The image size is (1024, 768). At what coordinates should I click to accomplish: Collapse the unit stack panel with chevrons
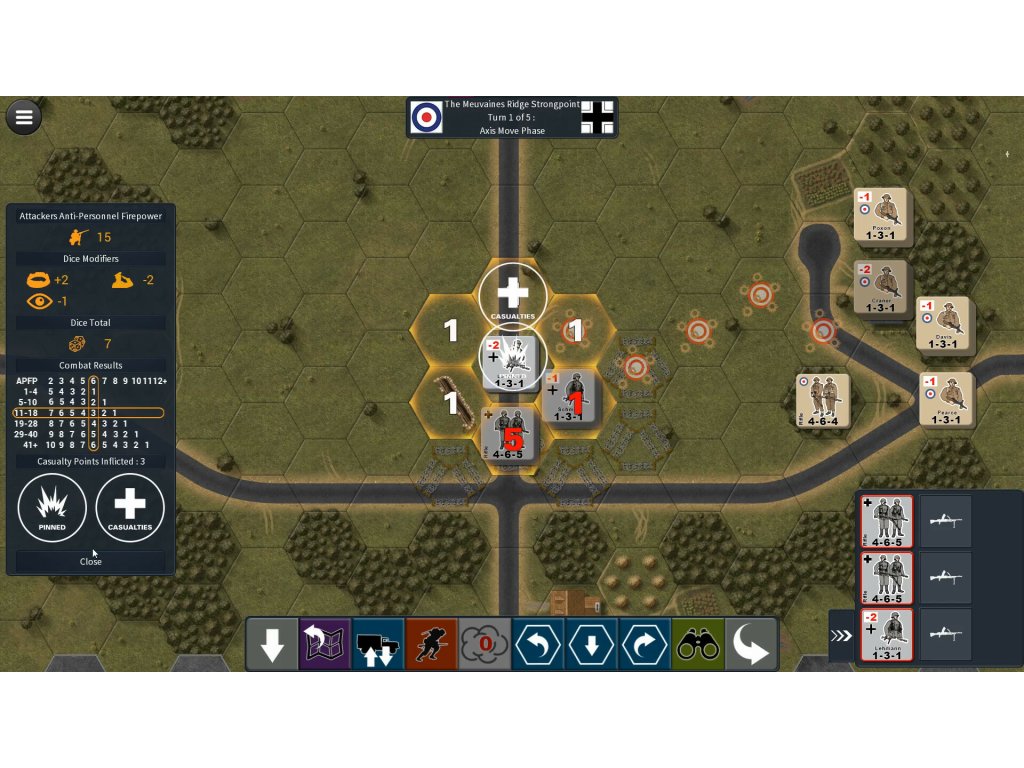841,635
